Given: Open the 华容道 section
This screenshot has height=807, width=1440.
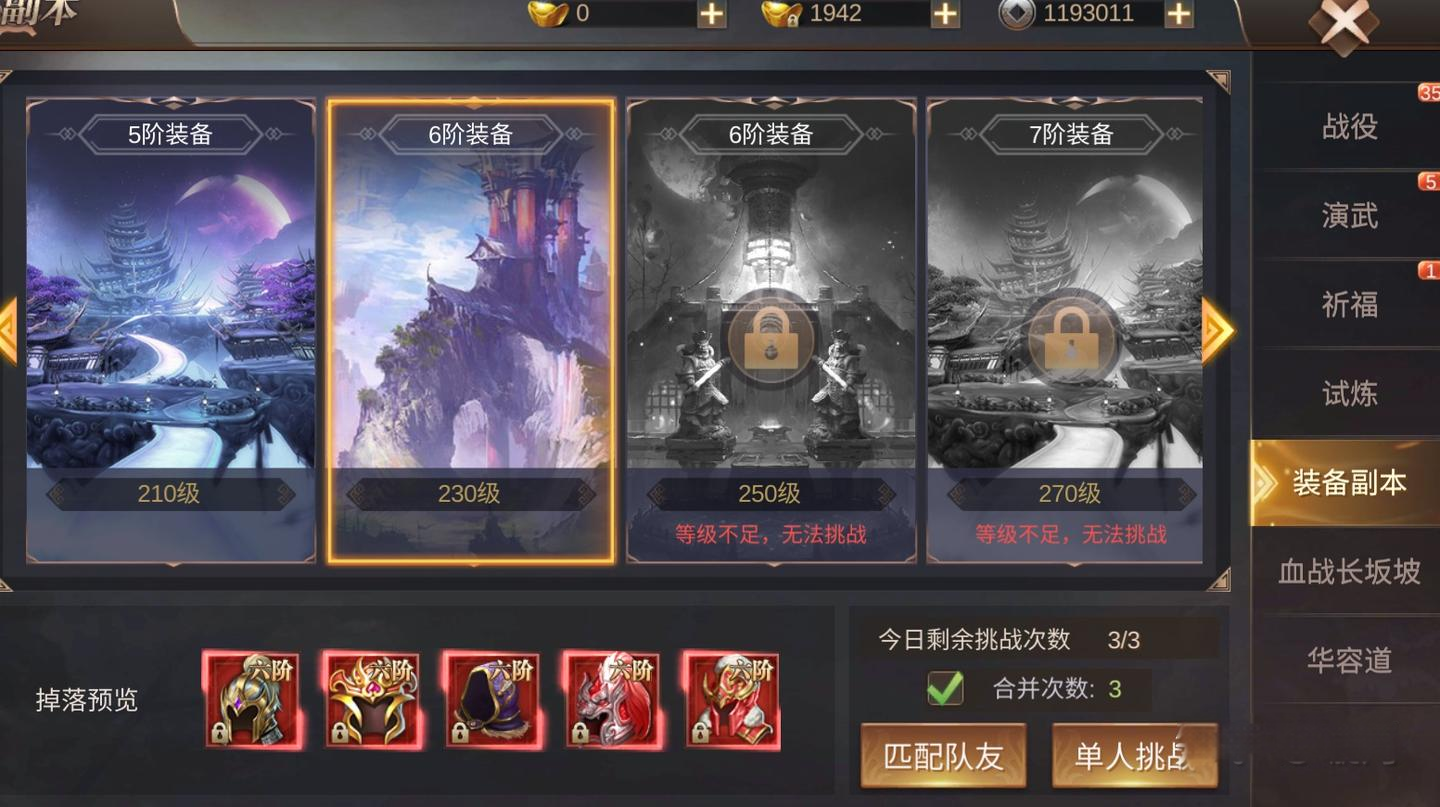Looking at the screenshot, I should click(1352, 659).
